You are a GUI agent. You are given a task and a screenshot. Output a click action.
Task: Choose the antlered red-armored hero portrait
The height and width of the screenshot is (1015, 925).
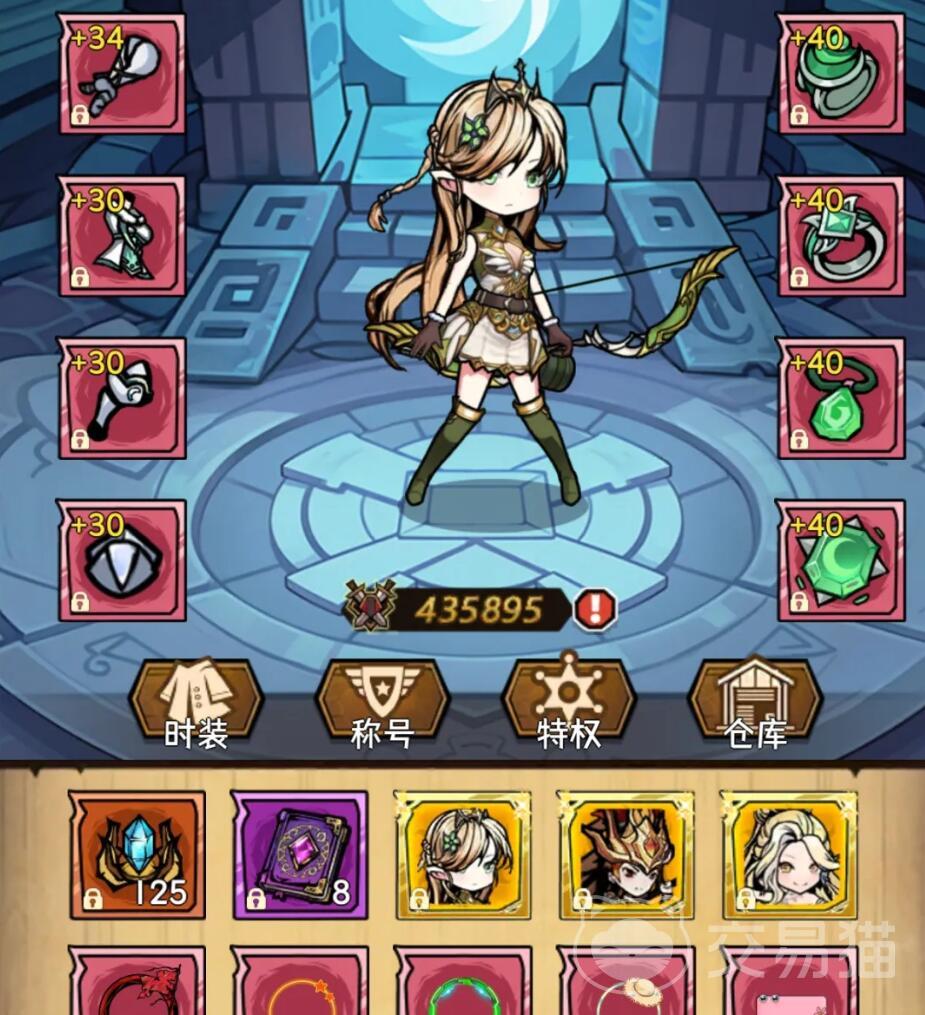(x=626, y=854)
